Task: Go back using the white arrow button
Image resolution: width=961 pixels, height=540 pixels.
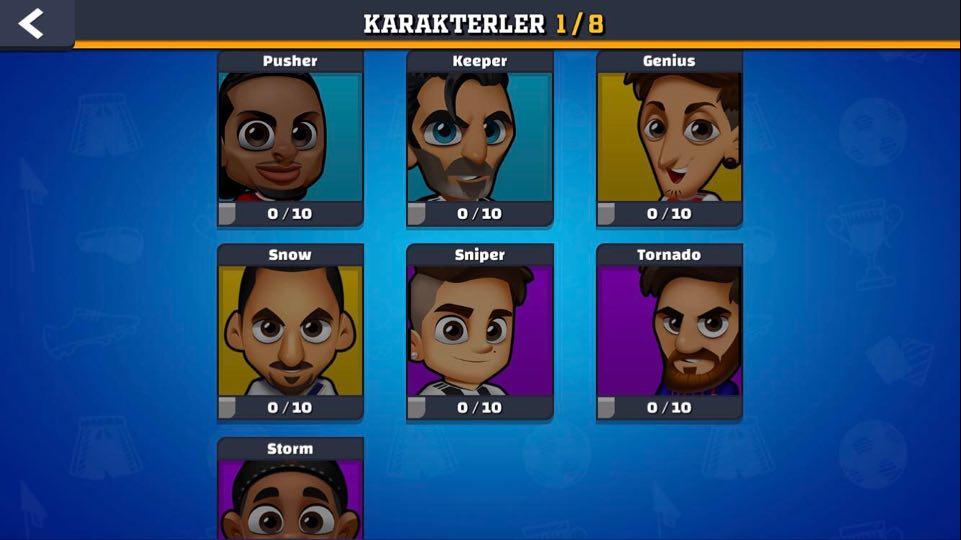Action: [x=32, y=23]
